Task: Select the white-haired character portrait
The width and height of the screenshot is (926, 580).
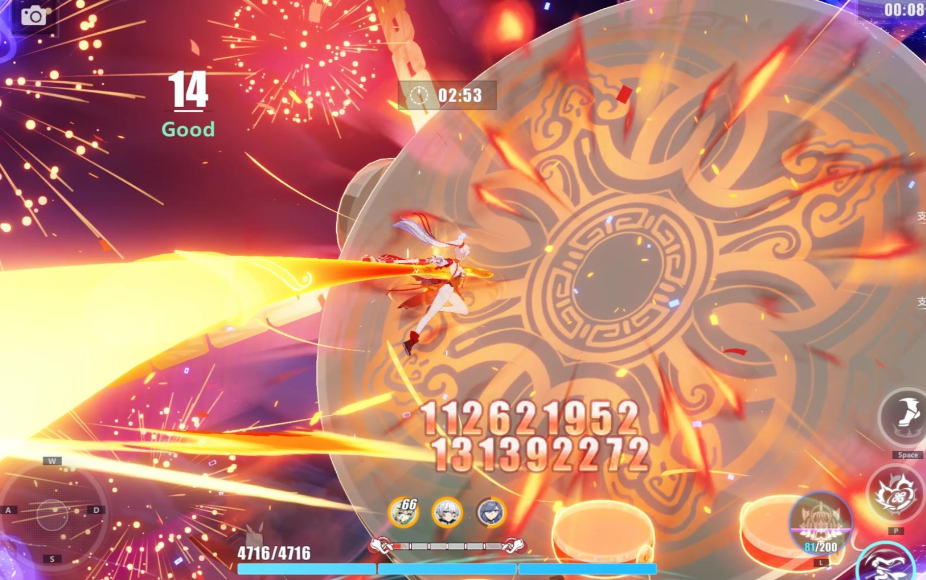Action: point(447,512)
